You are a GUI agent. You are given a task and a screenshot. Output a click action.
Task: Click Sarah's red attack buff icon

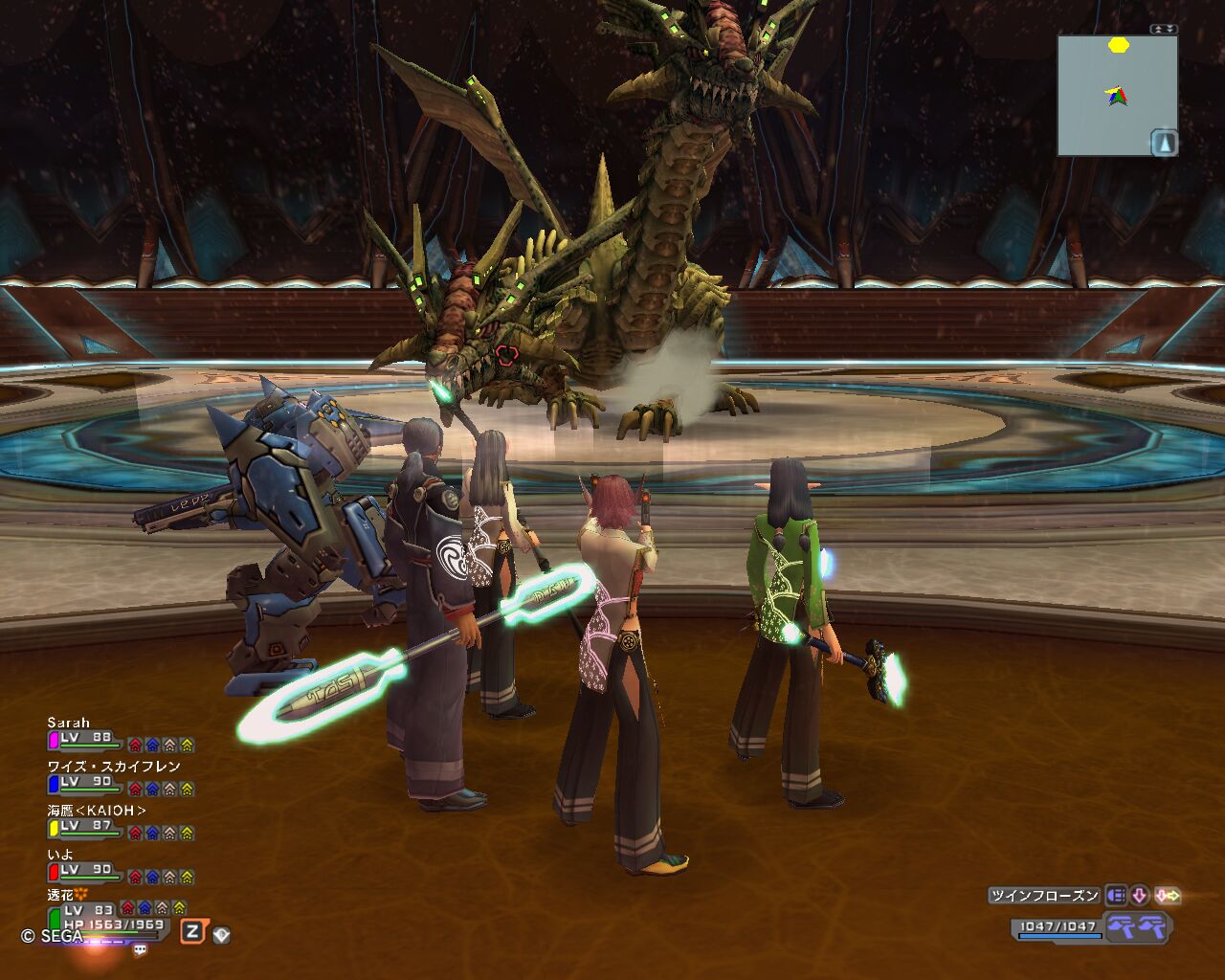pyautogui.click(x=135, y=745)
